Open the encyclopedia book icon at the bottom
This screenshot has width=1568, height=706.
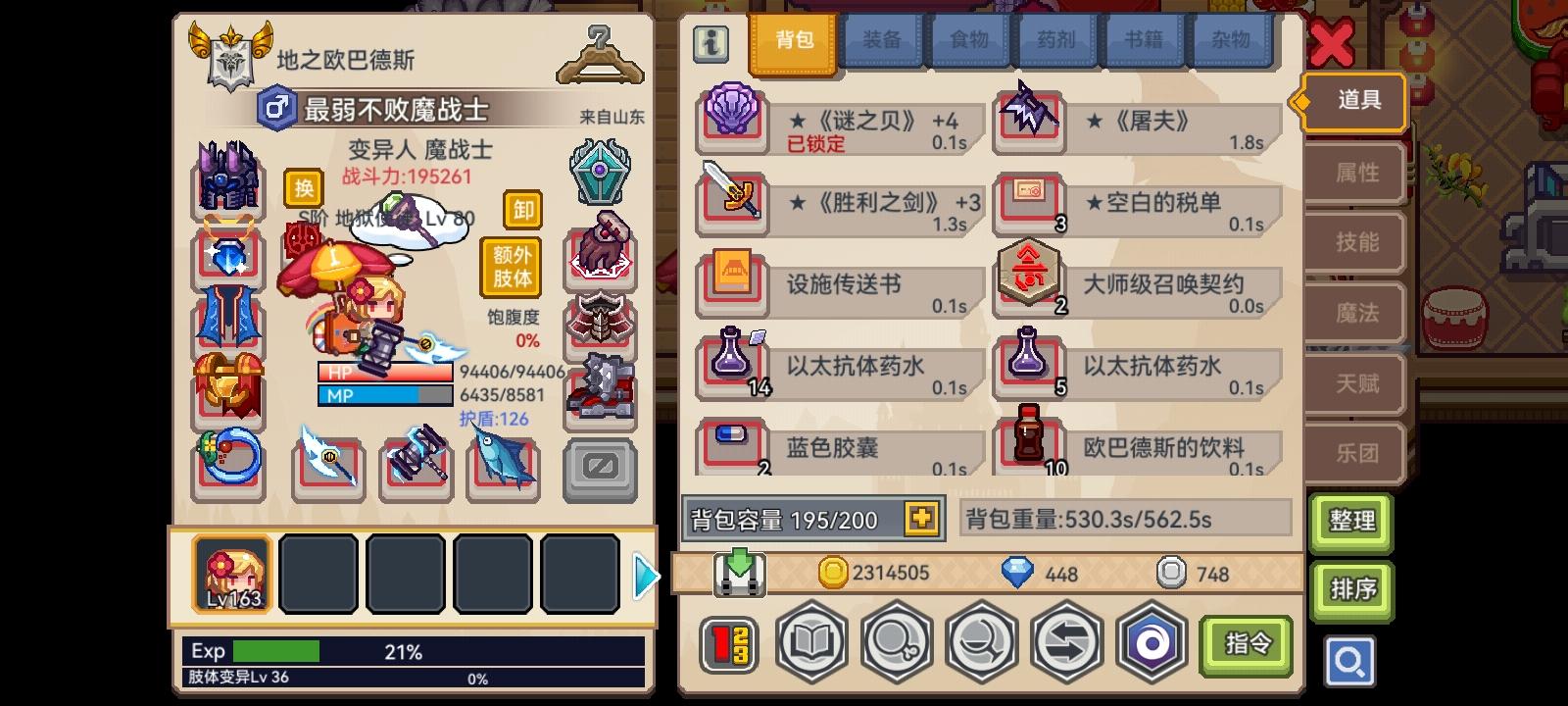click(811, 641)
